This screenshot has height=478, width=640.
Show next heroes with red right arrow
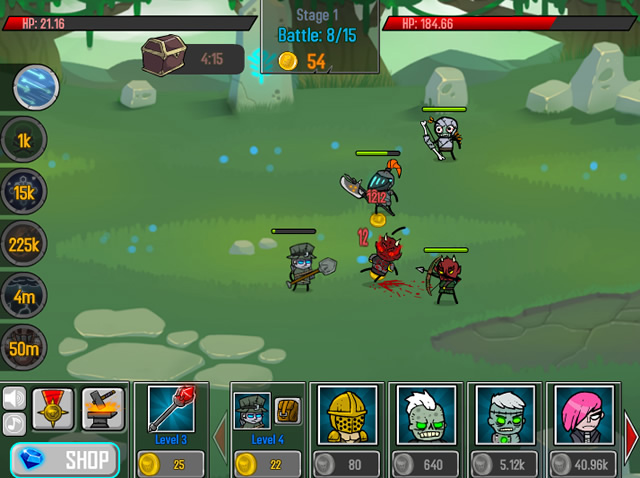631,434
